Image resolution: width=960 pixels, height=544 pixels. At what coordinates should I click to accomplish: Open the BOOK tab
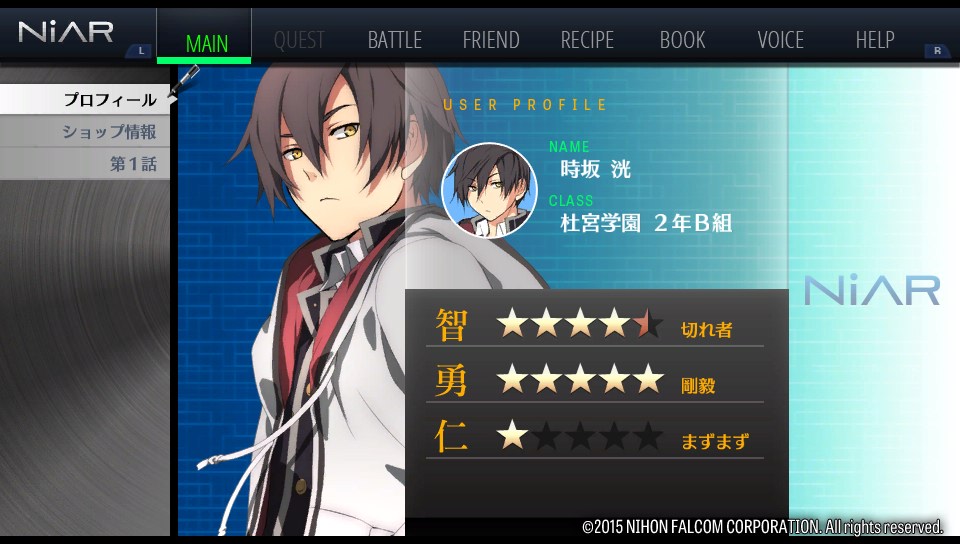pyautogui.click(x=682, y=41)
